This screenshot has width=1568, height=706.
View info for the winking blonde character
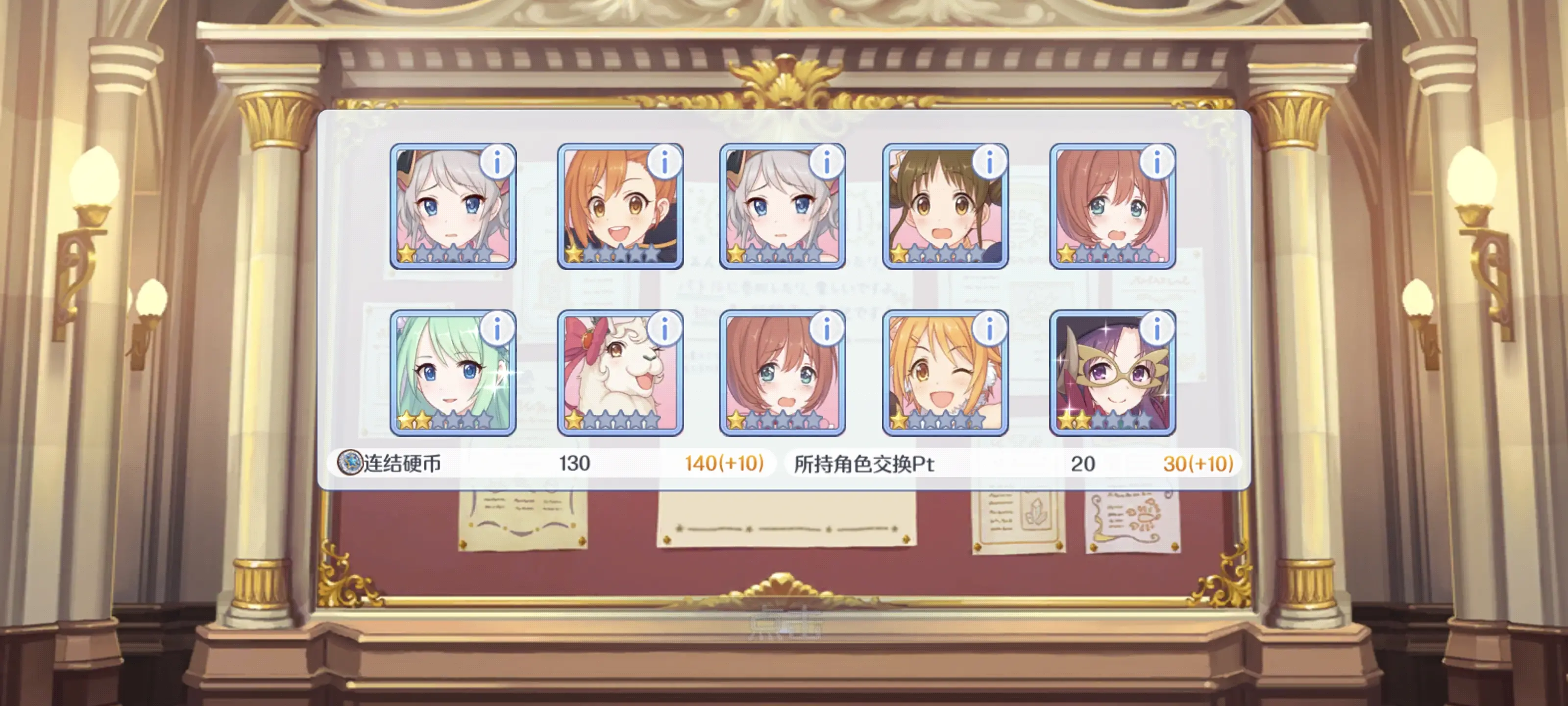click(x=989, y=329)
